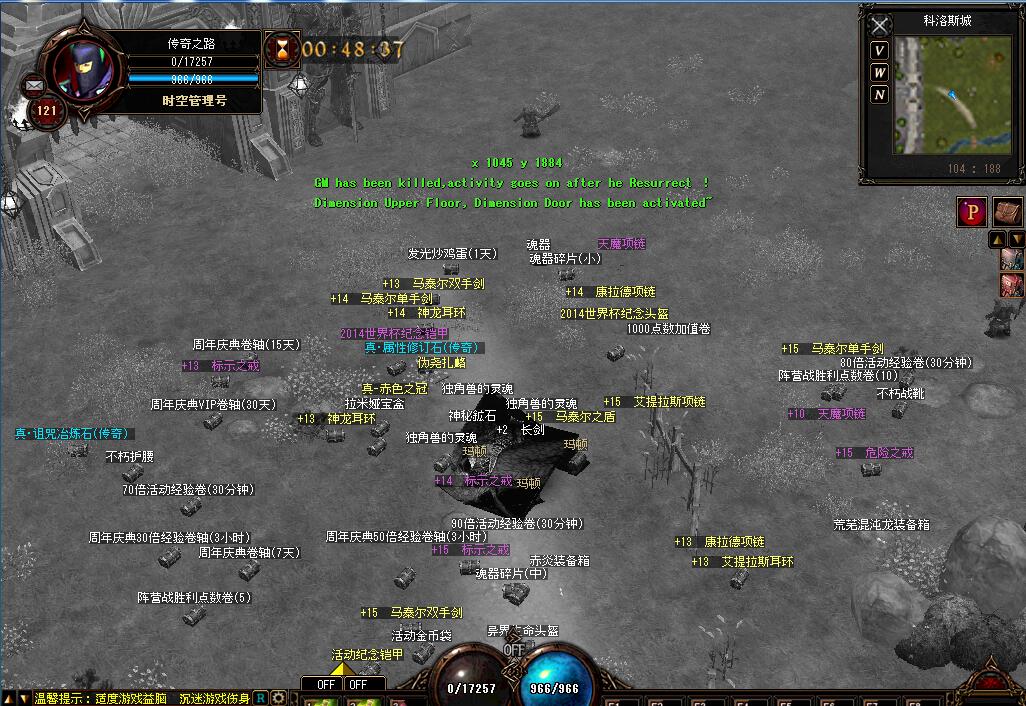This screenshot has height=706, width=1026.
Task: Click the minimap's W button
Action: click(879, 73)
